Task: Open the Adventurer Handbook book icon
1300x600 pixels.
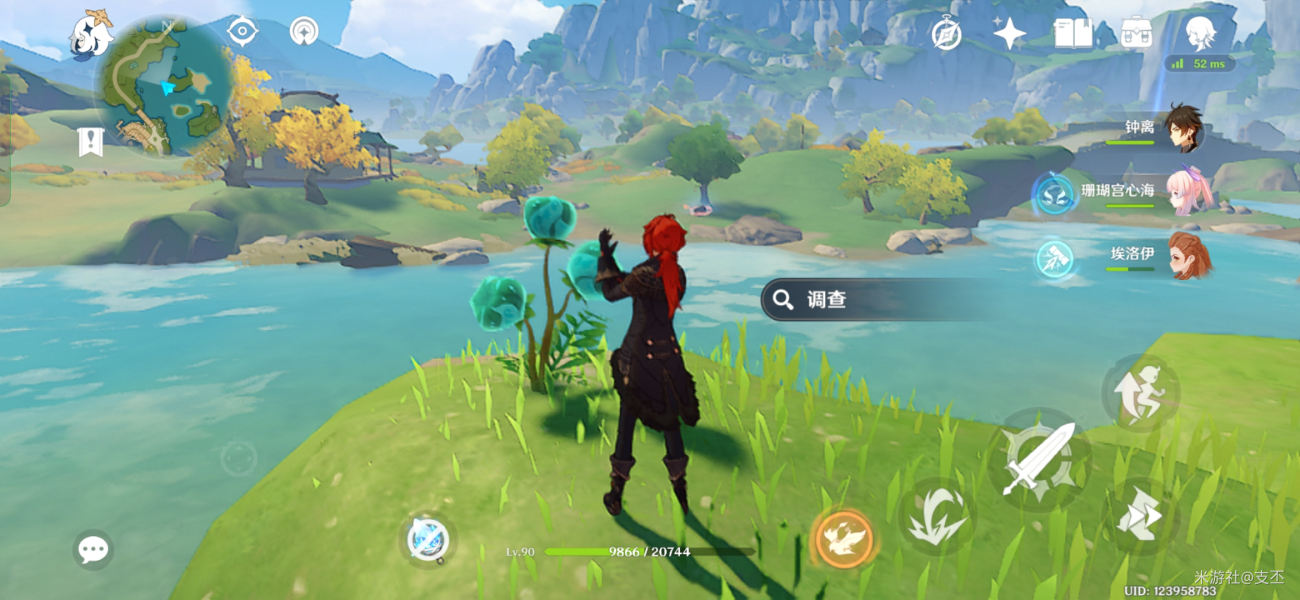Action: pyautogui.click(x=1072, y=34)
